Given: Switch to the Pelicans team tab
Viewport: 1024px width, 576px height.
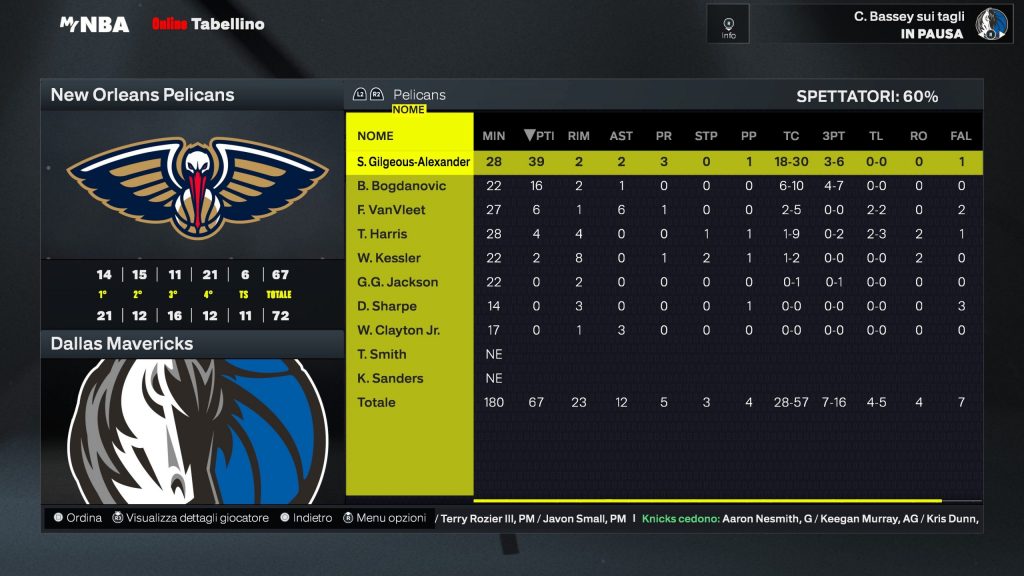Looking at the screenshot, I should pos(419,95).
